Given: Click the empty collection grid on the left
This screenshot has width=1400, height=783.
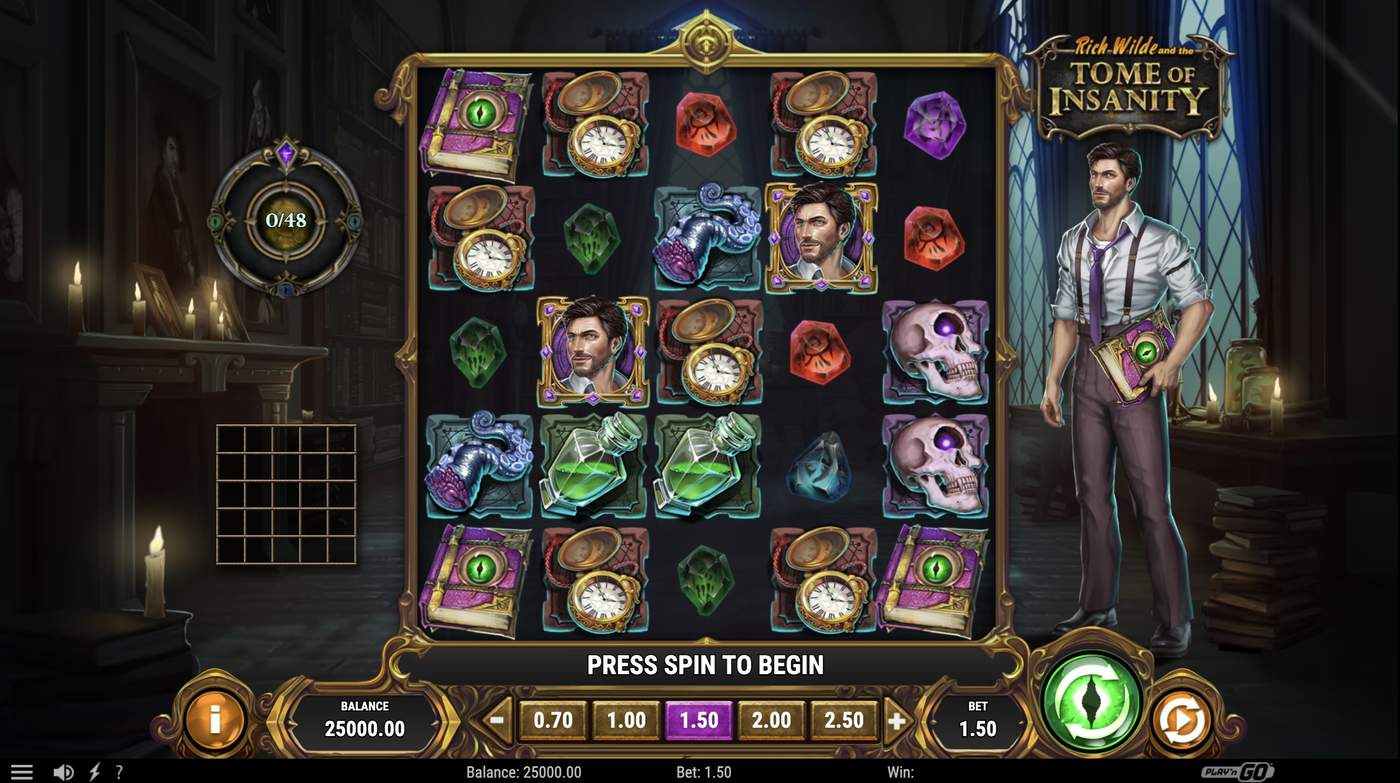Looking at the screenshot, I should click(x=287, y=494).
